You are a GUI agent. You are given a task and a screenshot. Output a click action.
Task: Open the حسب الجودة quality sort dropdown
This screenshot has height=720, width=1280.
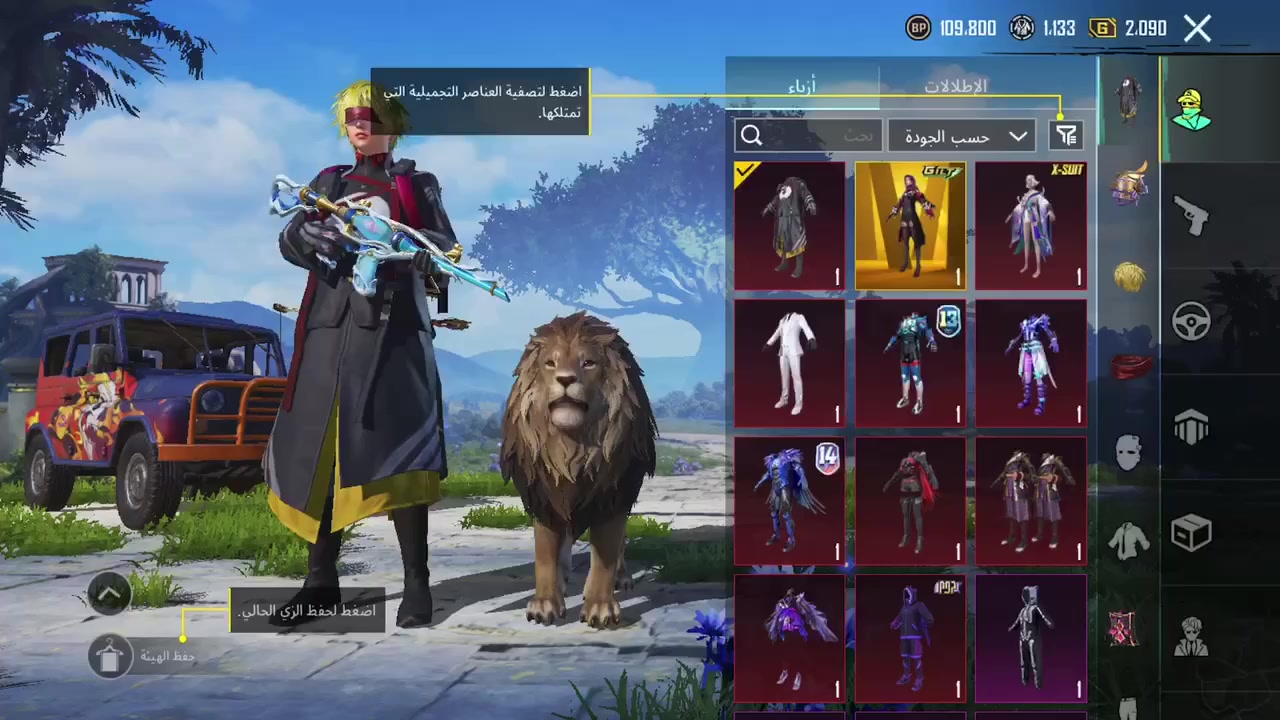click(960, 135)
